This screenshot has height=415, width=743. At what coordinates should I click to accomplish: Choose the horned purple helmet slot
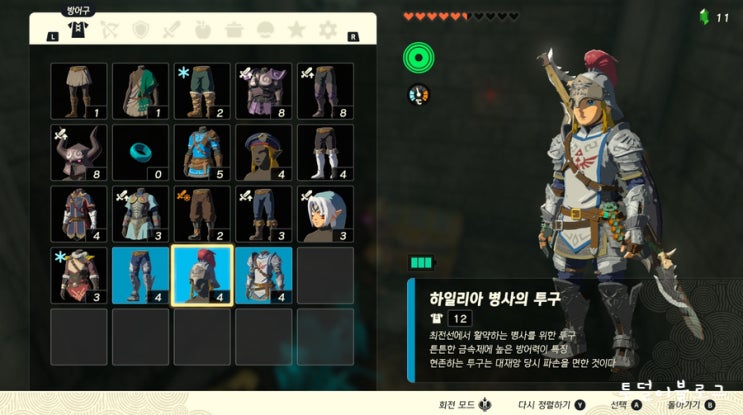tap(79, 153)
